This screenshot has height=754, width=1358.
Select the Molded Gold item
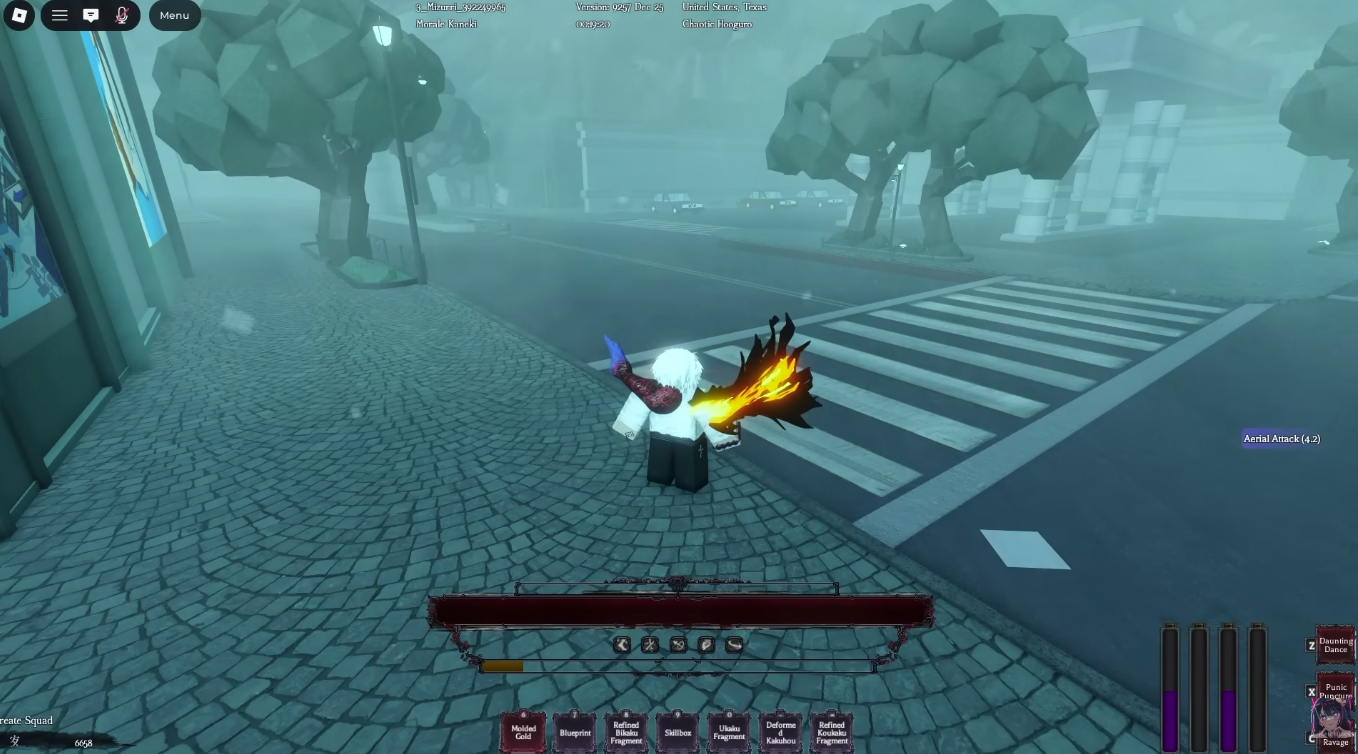click(x=523, y=731)
